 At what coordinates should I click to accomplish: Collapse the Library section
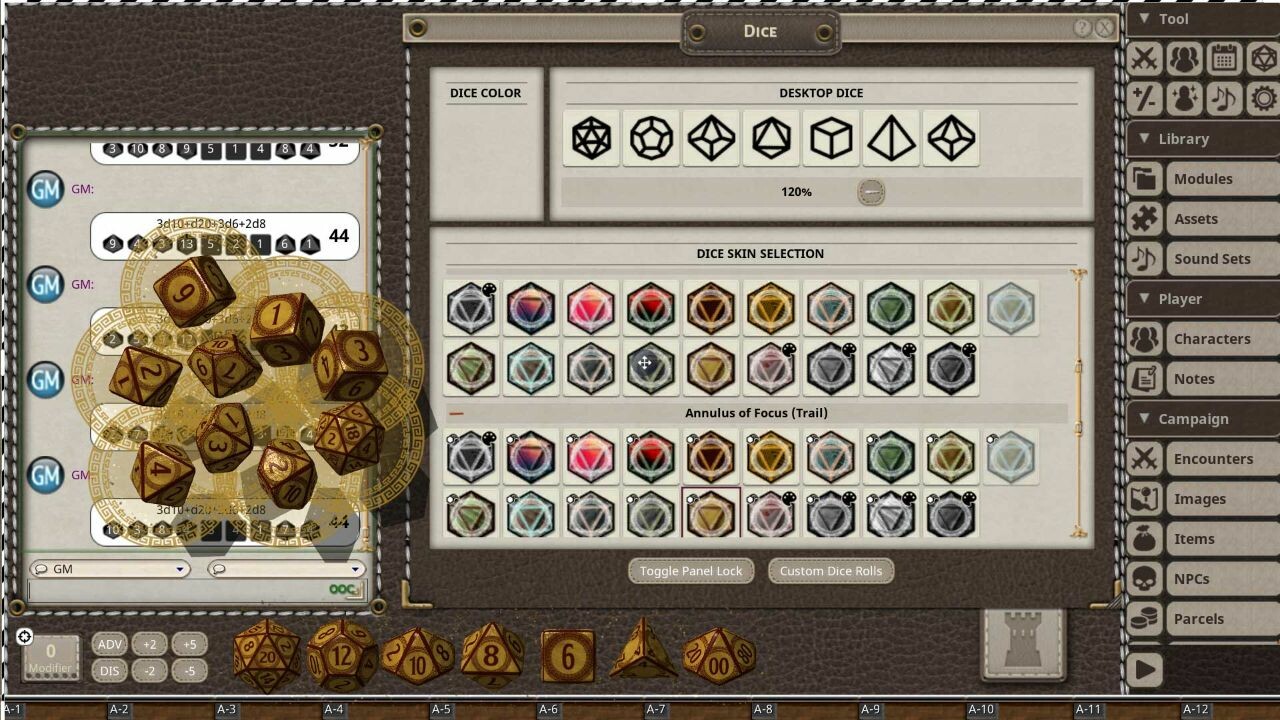coord(1146,139)
